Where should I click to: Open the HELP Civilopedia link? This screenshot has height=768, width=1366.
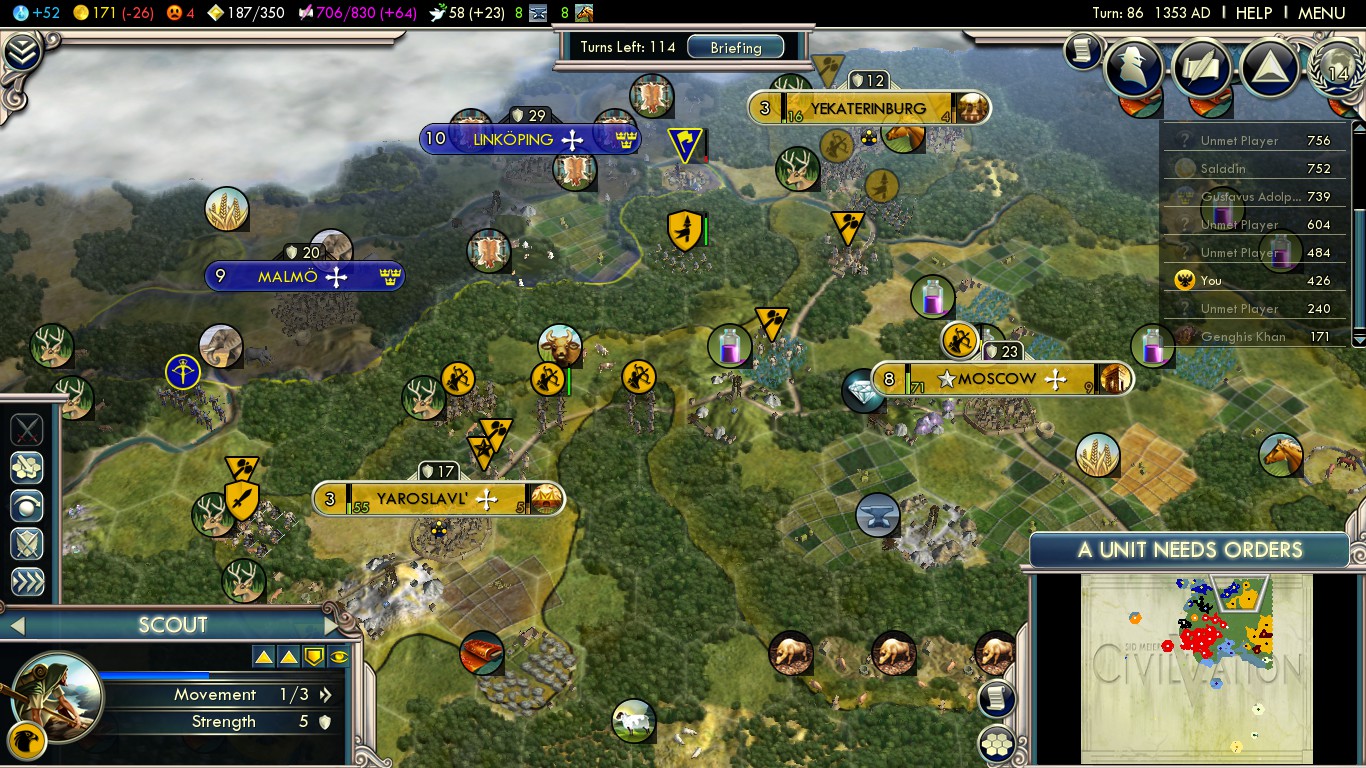pos(1253,13)
